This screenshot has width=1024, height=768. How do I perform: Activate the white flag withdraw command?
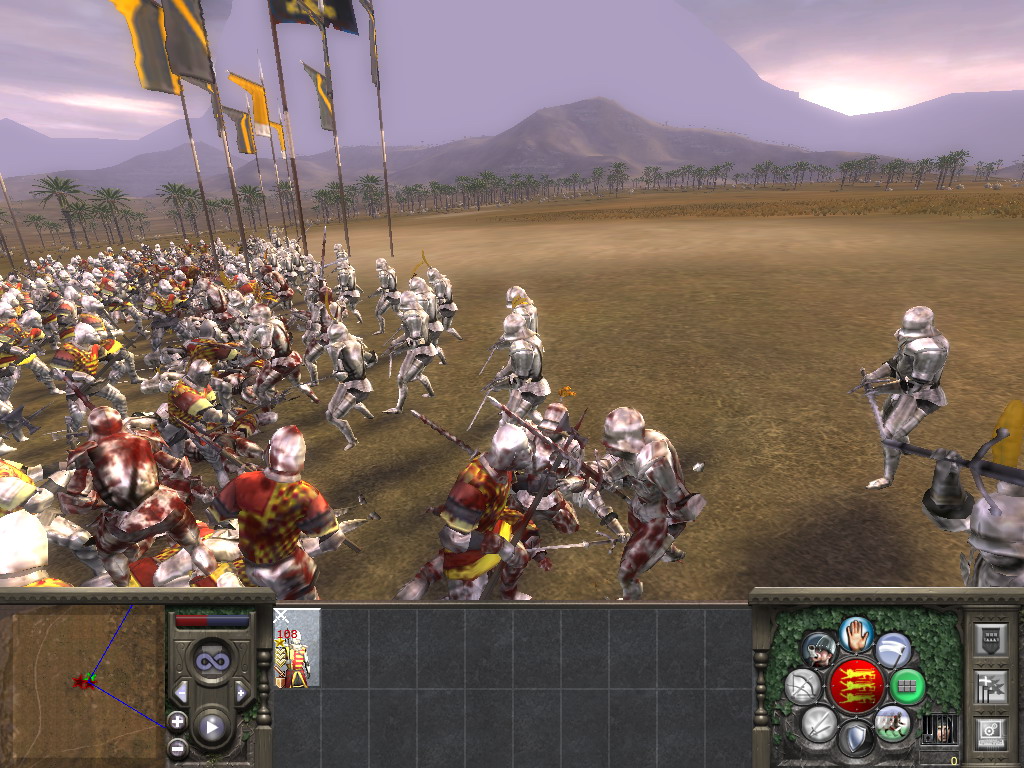pyautogui.click(x=893, y=649)
